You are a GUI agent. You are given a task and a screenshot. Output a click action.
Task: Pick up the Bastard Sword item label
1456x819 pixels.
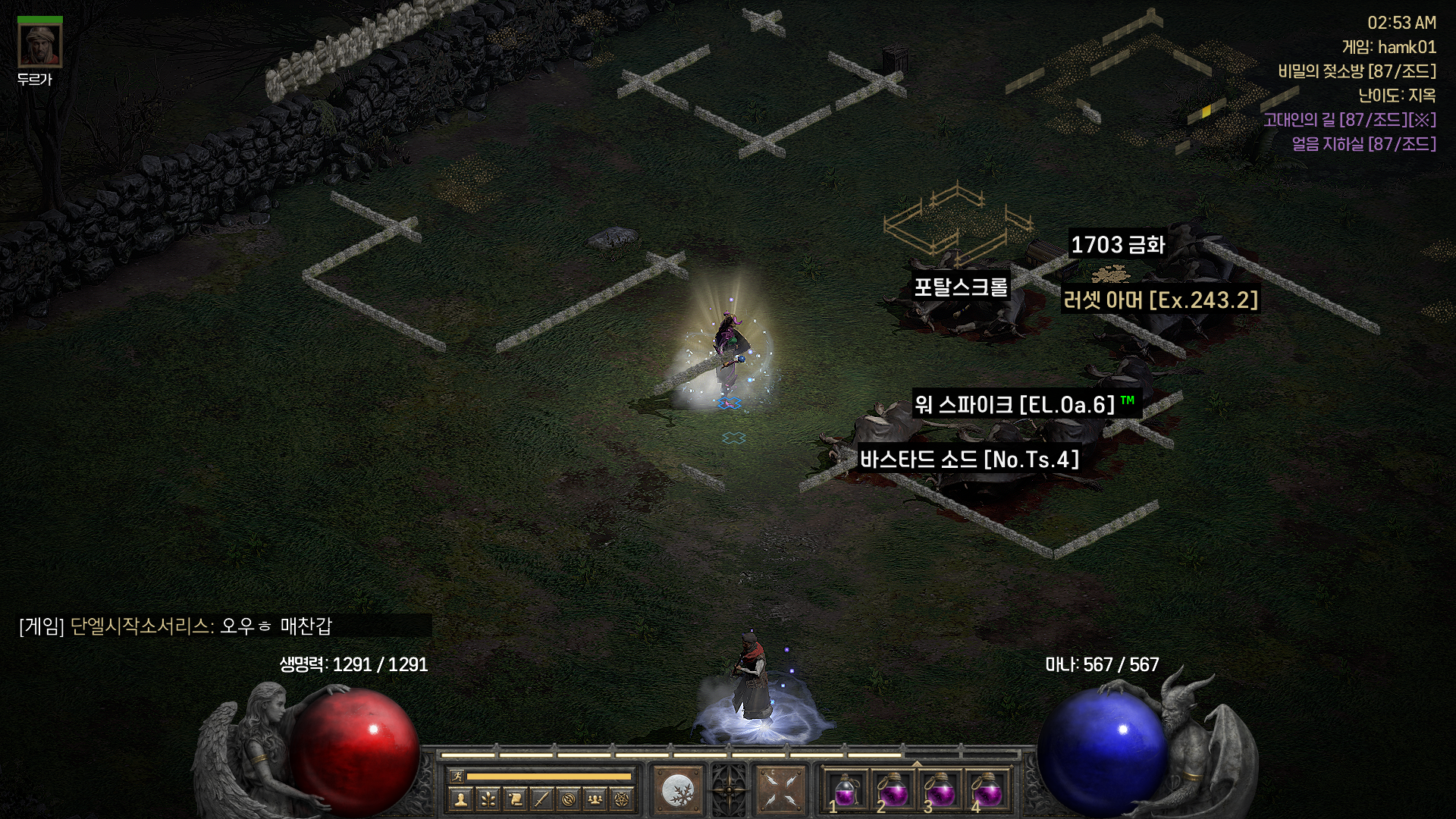coord(968,460)
